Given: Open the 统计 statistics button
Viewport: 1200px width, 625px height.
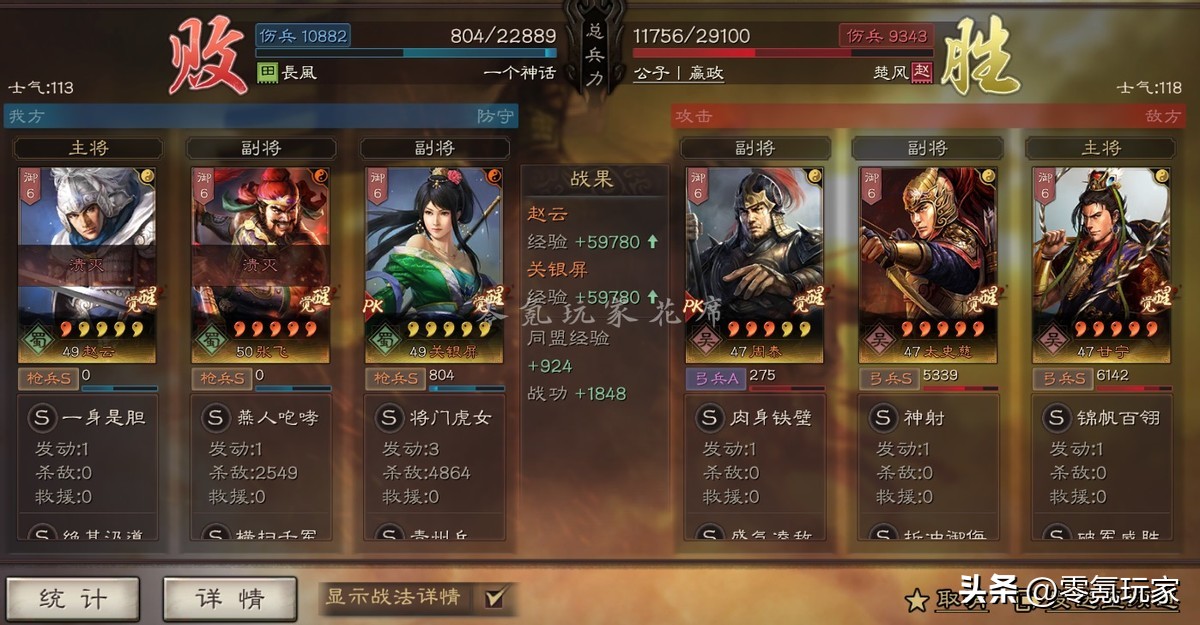Looking at the screenshot, I should 72,598.
